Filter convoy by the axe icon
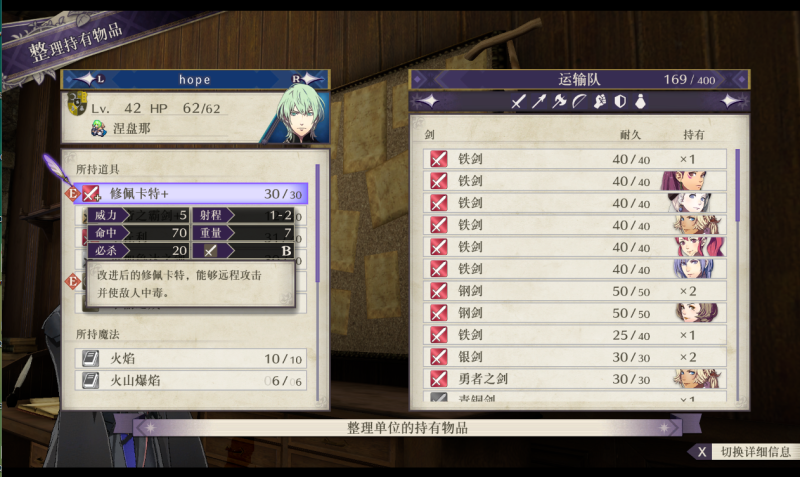Screen dimensions: 800x477 [559, 101]
